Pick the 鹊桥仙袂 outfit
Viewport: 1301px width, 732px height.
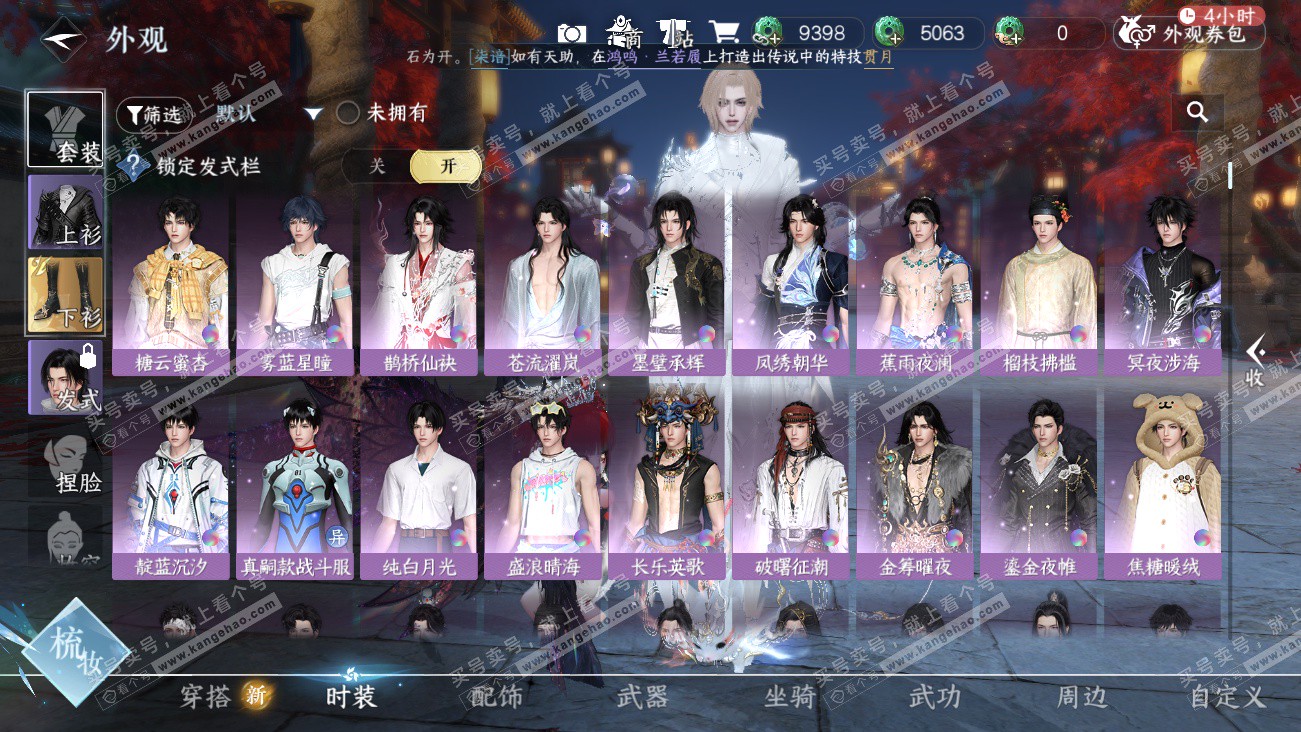[x=419, y=285]
